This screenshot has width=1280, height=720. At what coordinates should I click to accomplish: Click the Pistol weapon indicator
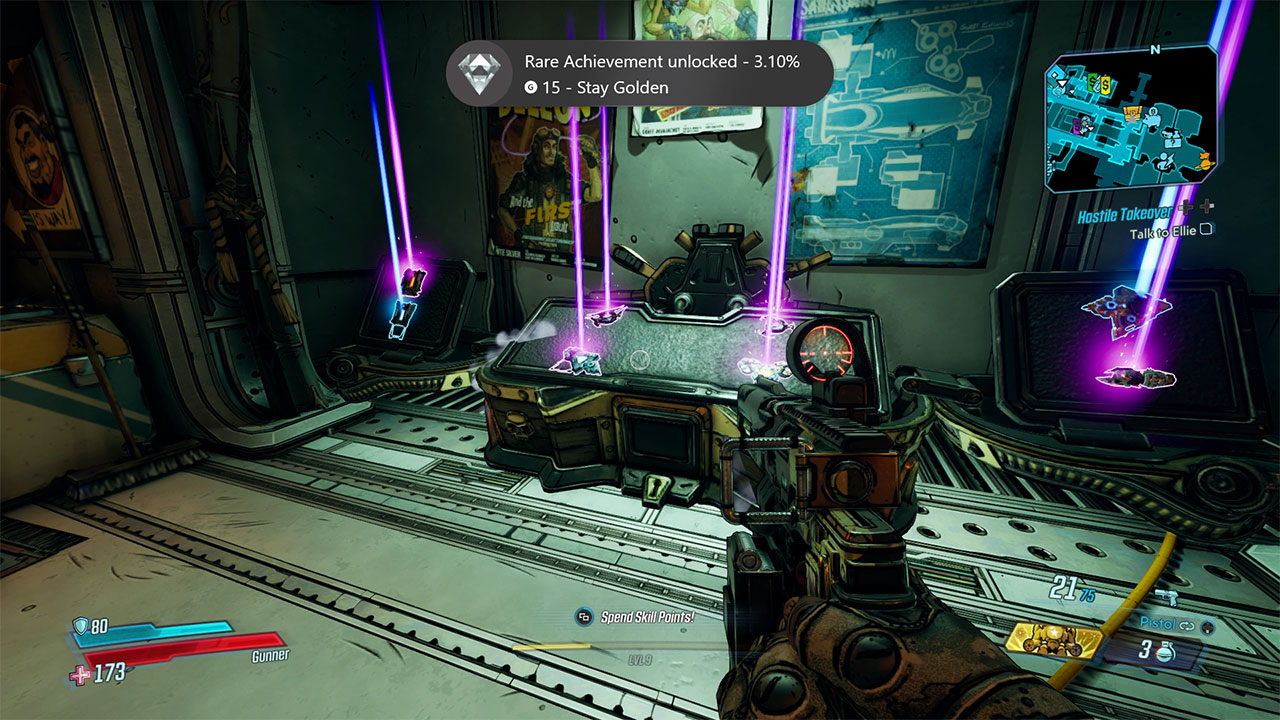coord(1168,622)
